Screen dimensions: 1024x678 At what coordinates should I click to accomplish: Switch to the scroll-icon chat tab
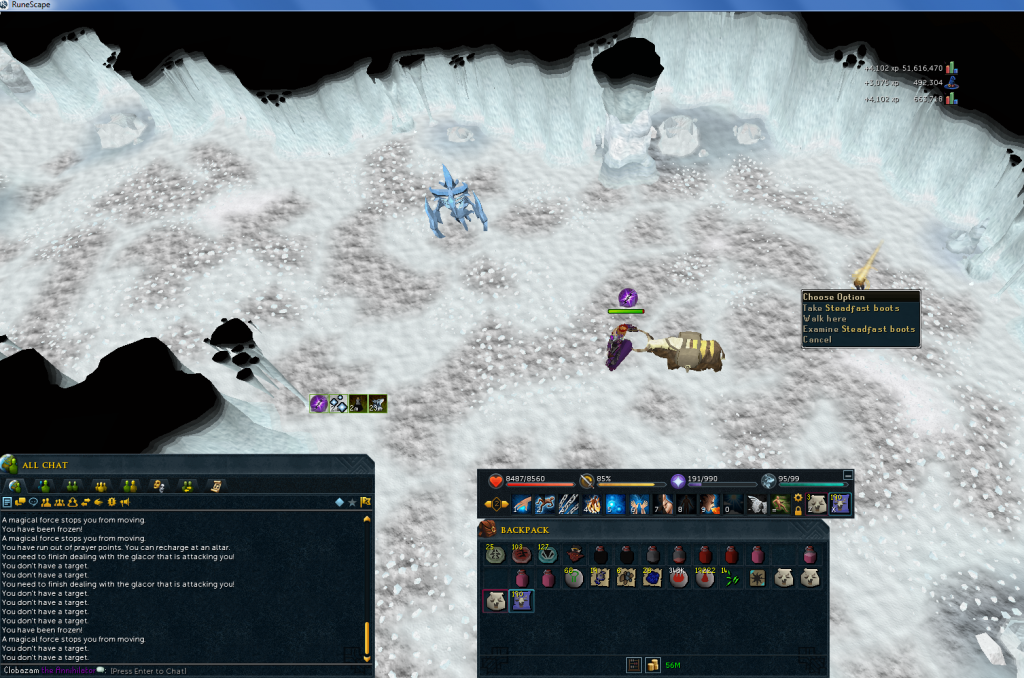coord(217,485)
